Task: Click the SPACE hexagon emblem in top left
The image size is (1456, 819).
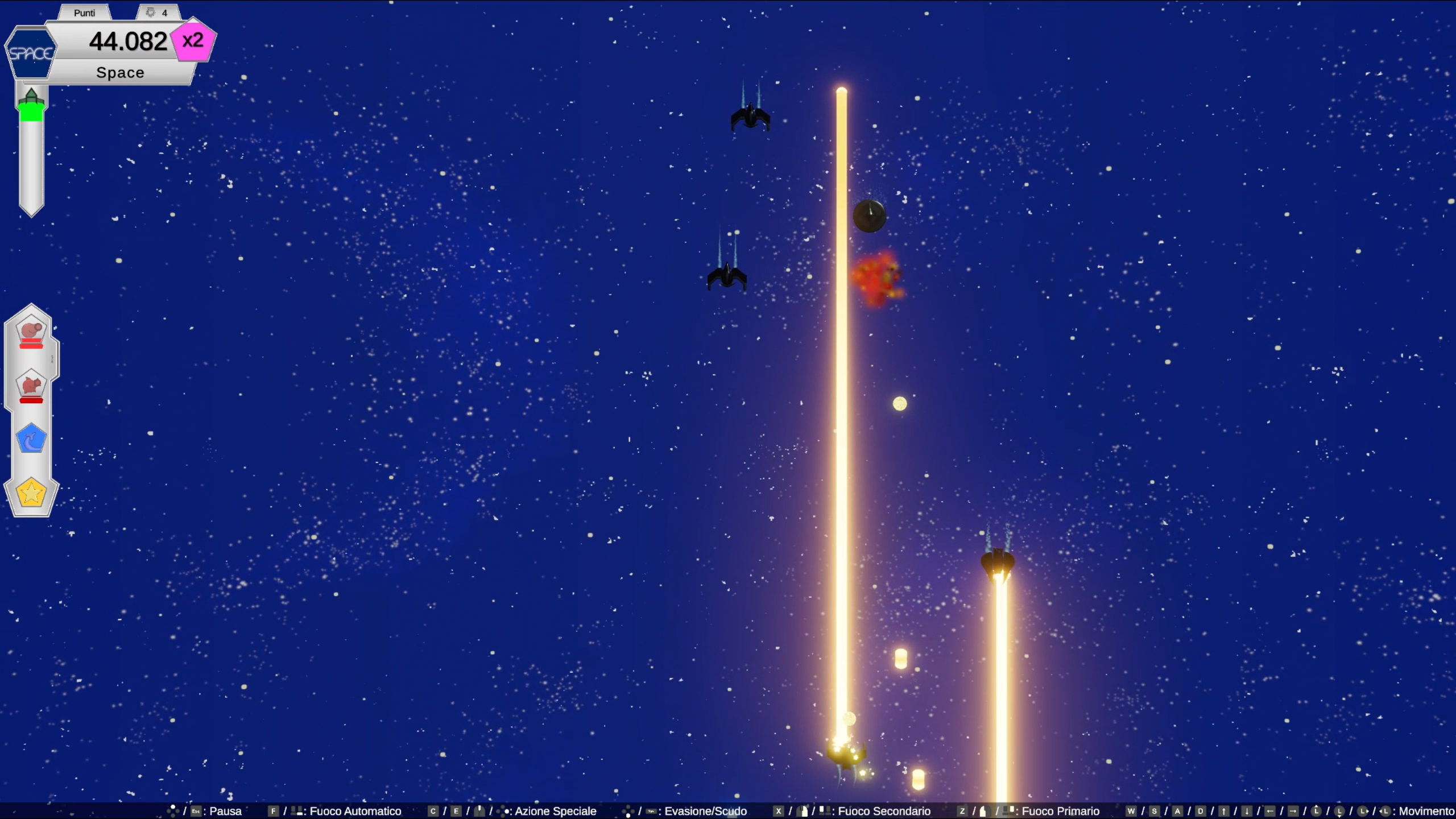Action: click(x=31, y=53)
